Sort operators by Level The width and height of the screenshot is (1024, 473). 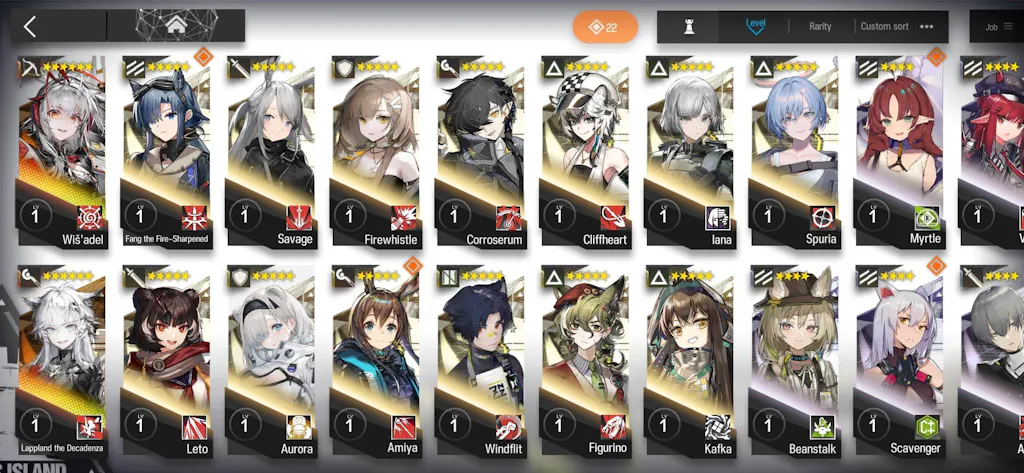tap(755, 25)
